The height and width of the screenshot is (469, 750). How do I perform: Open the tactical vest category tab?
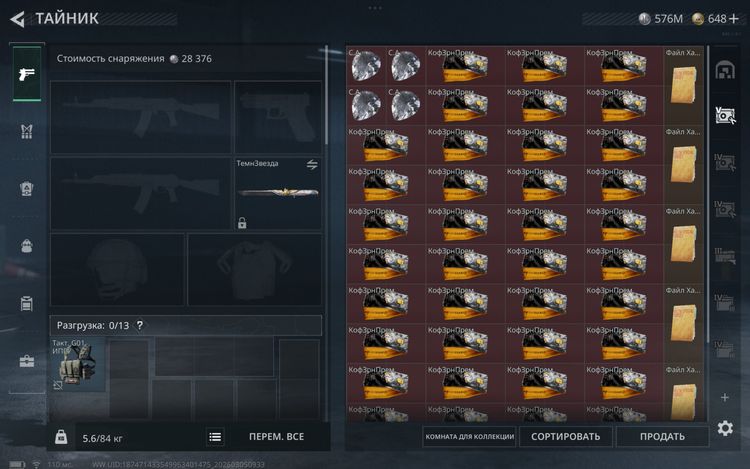click(x=26, y=131)
